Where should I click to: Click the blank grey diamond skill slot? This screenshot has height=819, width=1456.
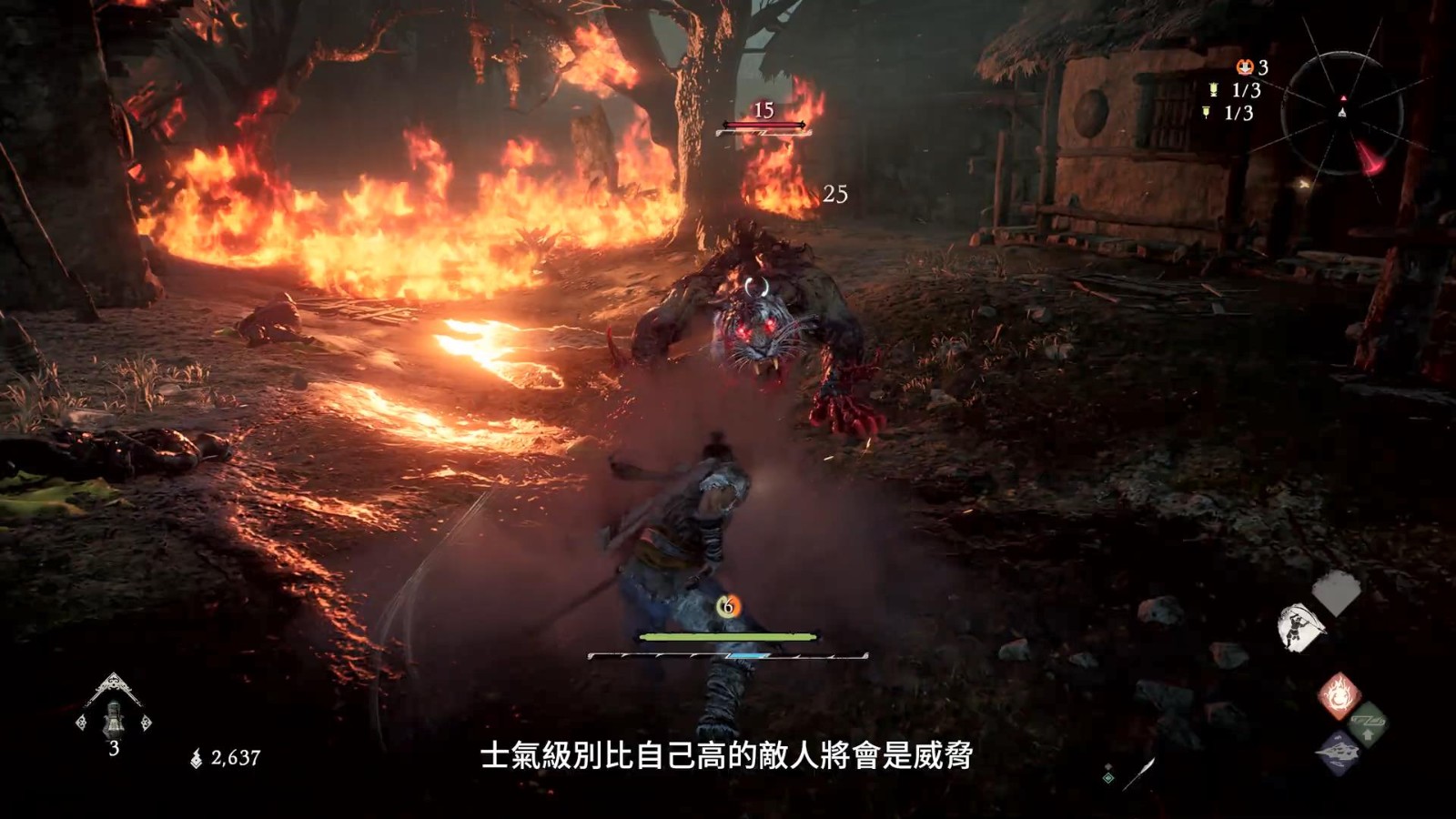coord(1336,592)
